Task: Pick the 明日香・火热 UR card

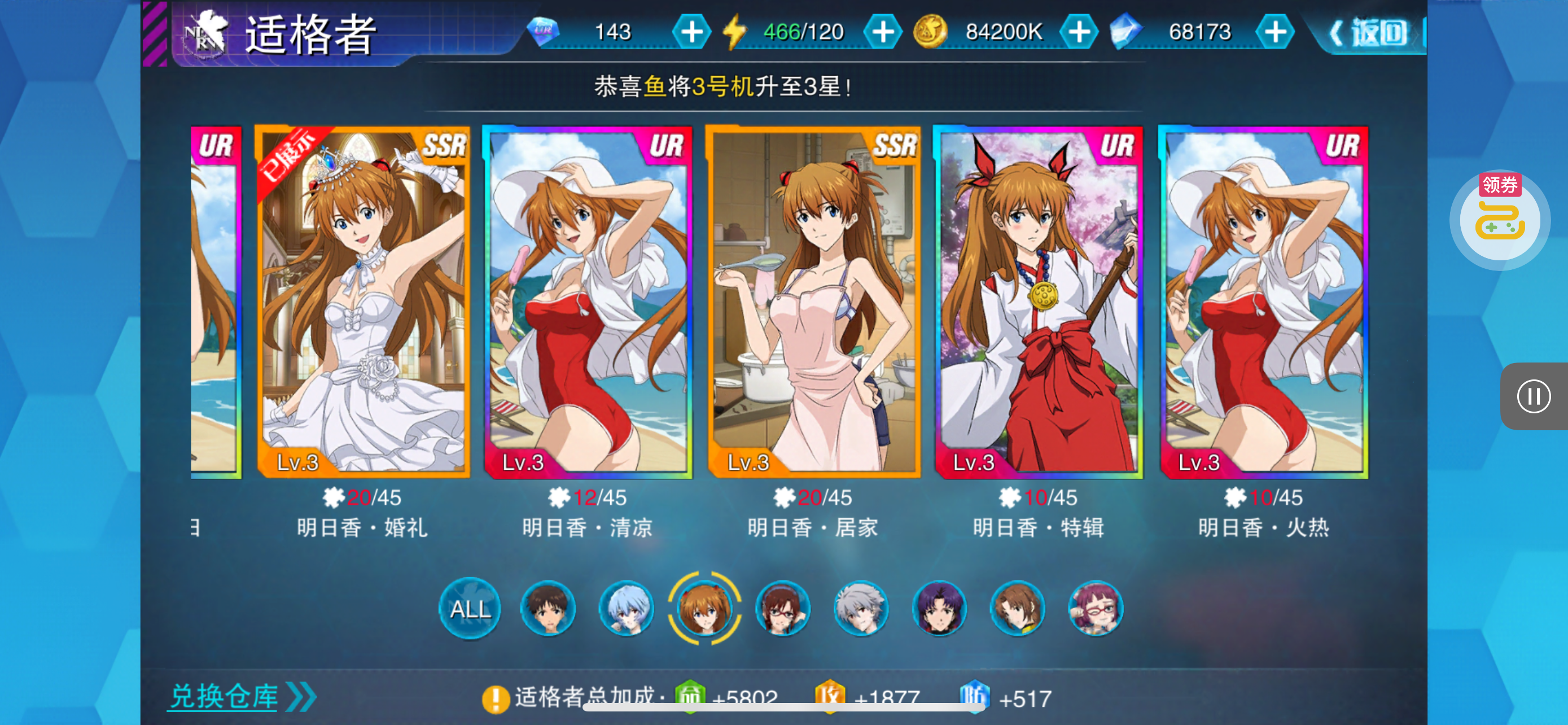Action: click(1264, 303)
